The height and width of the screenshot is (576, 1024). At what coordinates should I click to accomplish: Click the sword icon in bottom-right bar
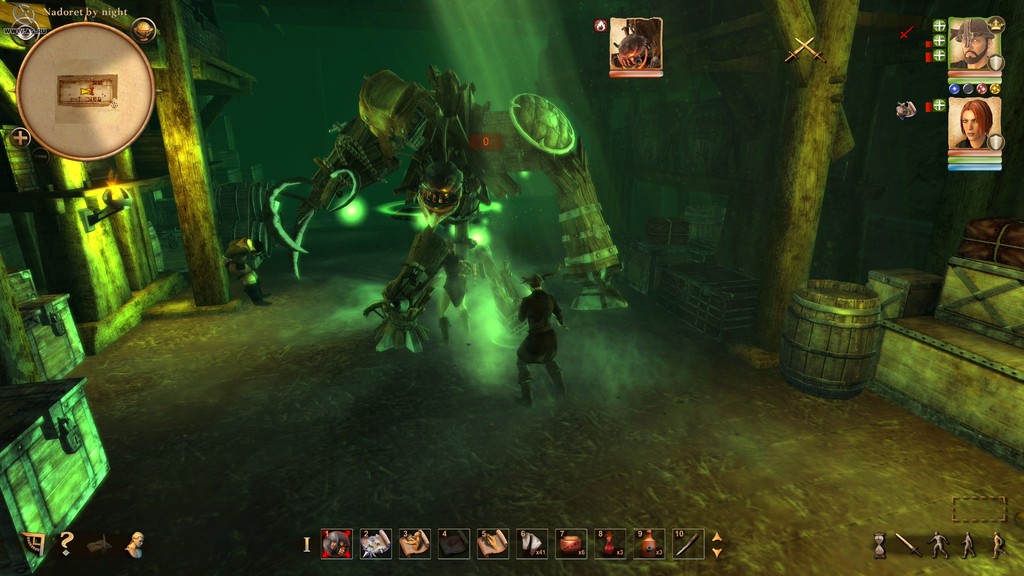point(908,545)
